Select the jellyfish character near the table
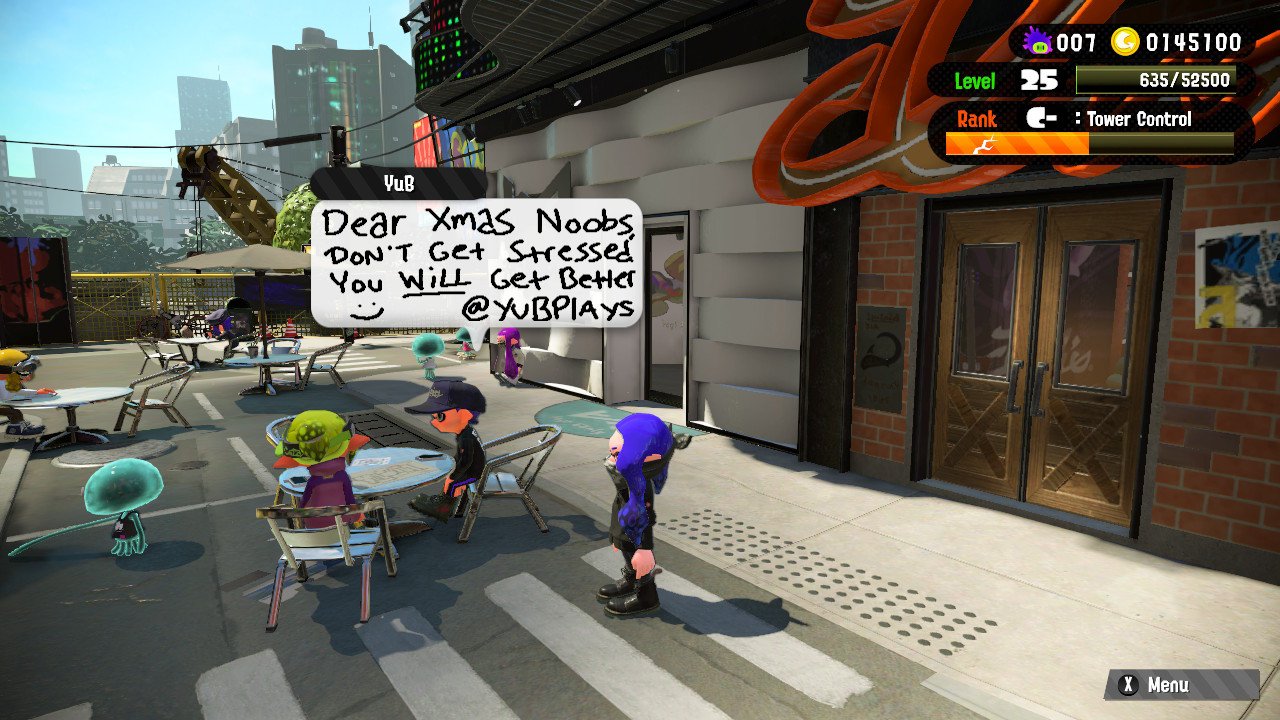Screen dimensions: 1280x720 [x=123, y=497]
